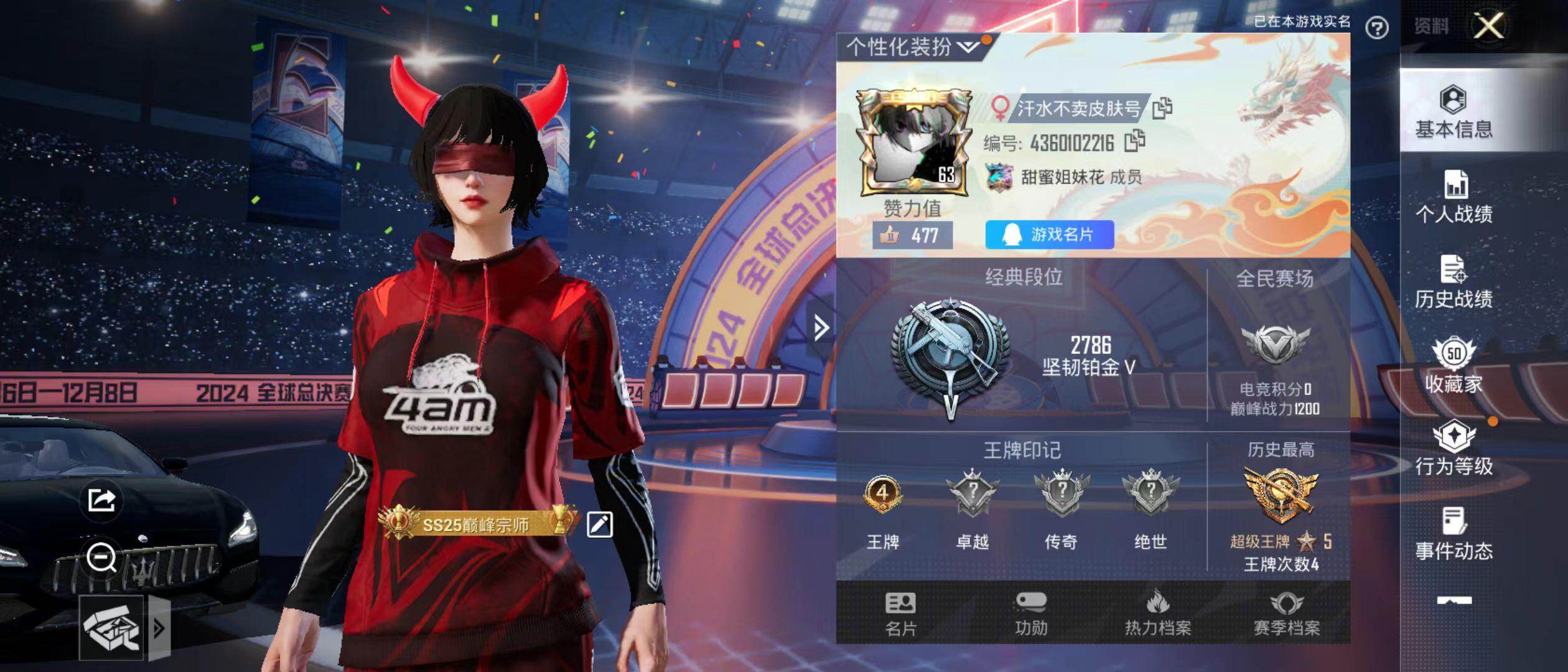Screen dimensions: 1568x672
Task: Open the 赛季档案 section
Action: (1286, 614)
